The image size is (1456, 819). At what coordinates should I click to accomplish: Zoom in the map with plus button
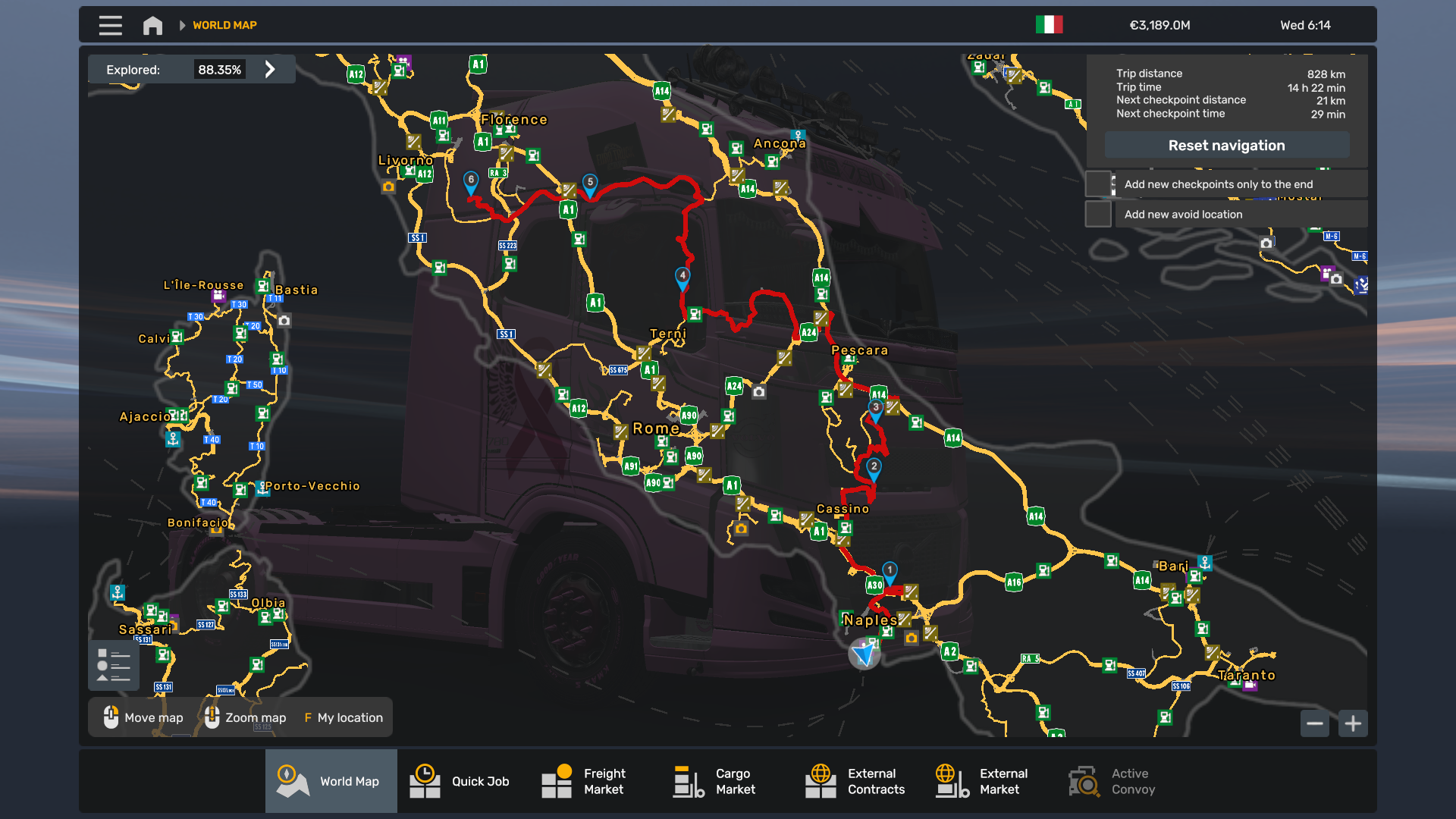click(x=1353, y=723)
